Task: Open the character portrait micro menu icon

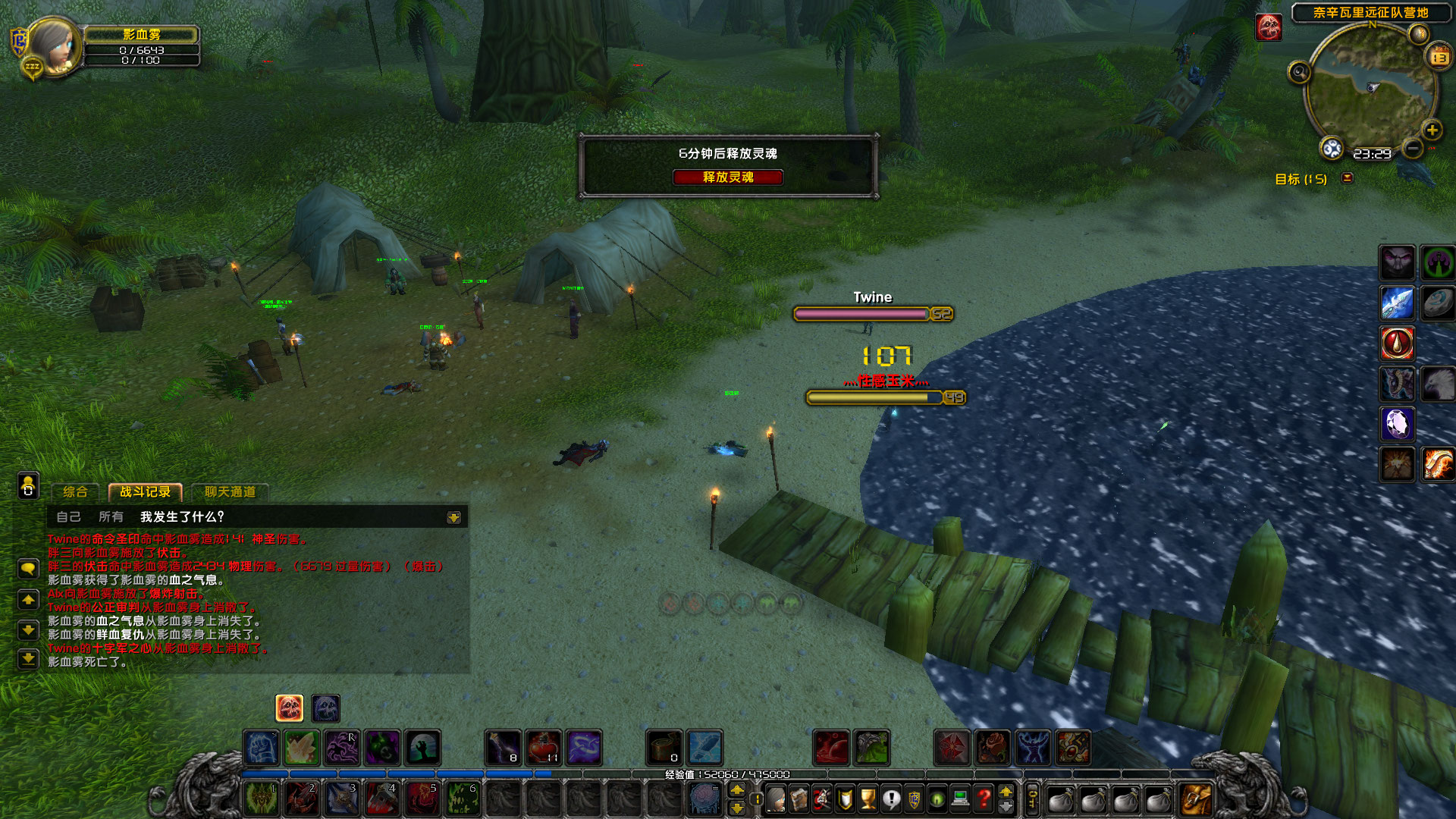Action: [x=776, y=798]
